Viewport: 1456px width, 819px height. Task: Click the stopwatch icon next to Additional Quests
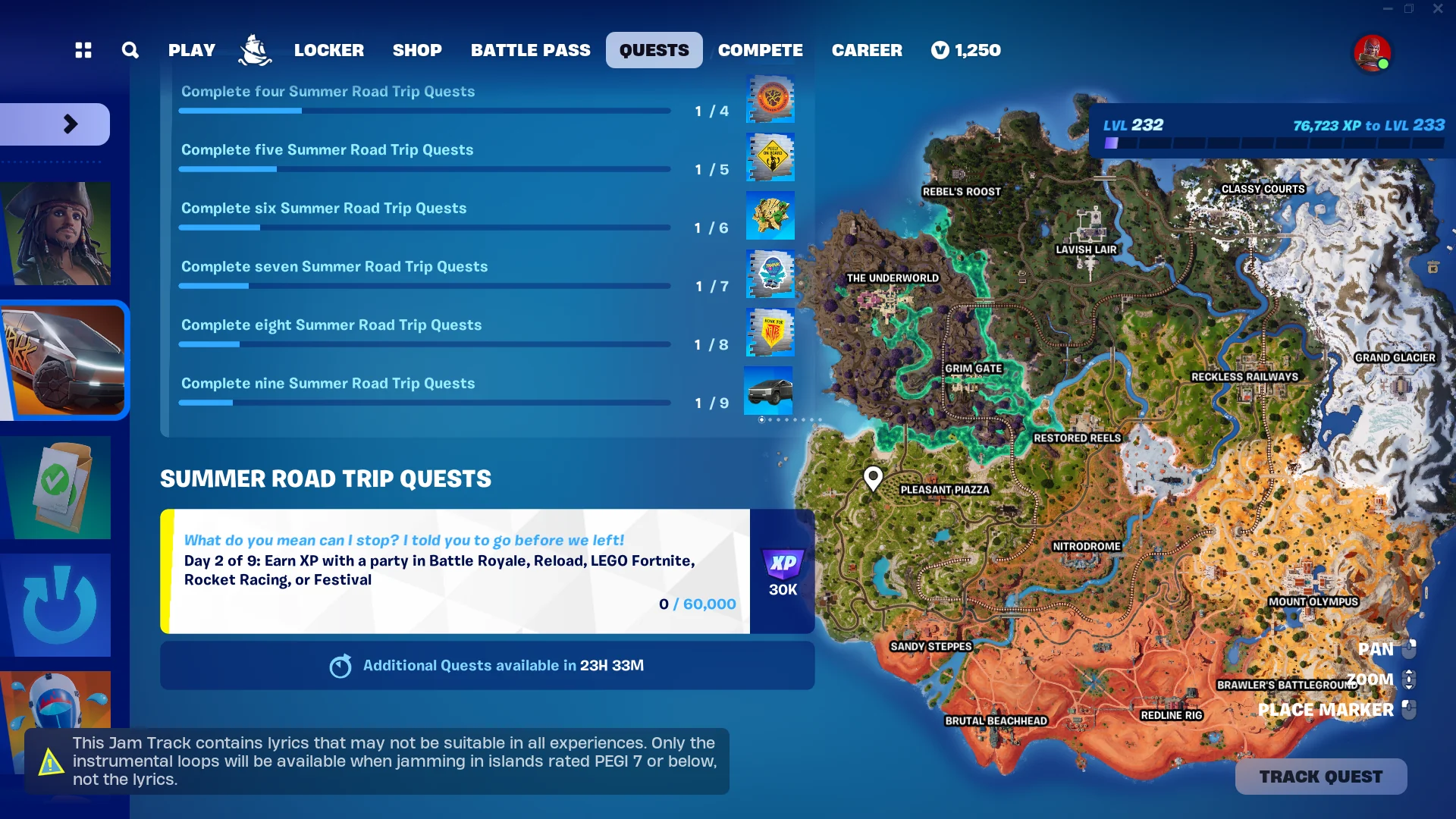click(340, 665)
